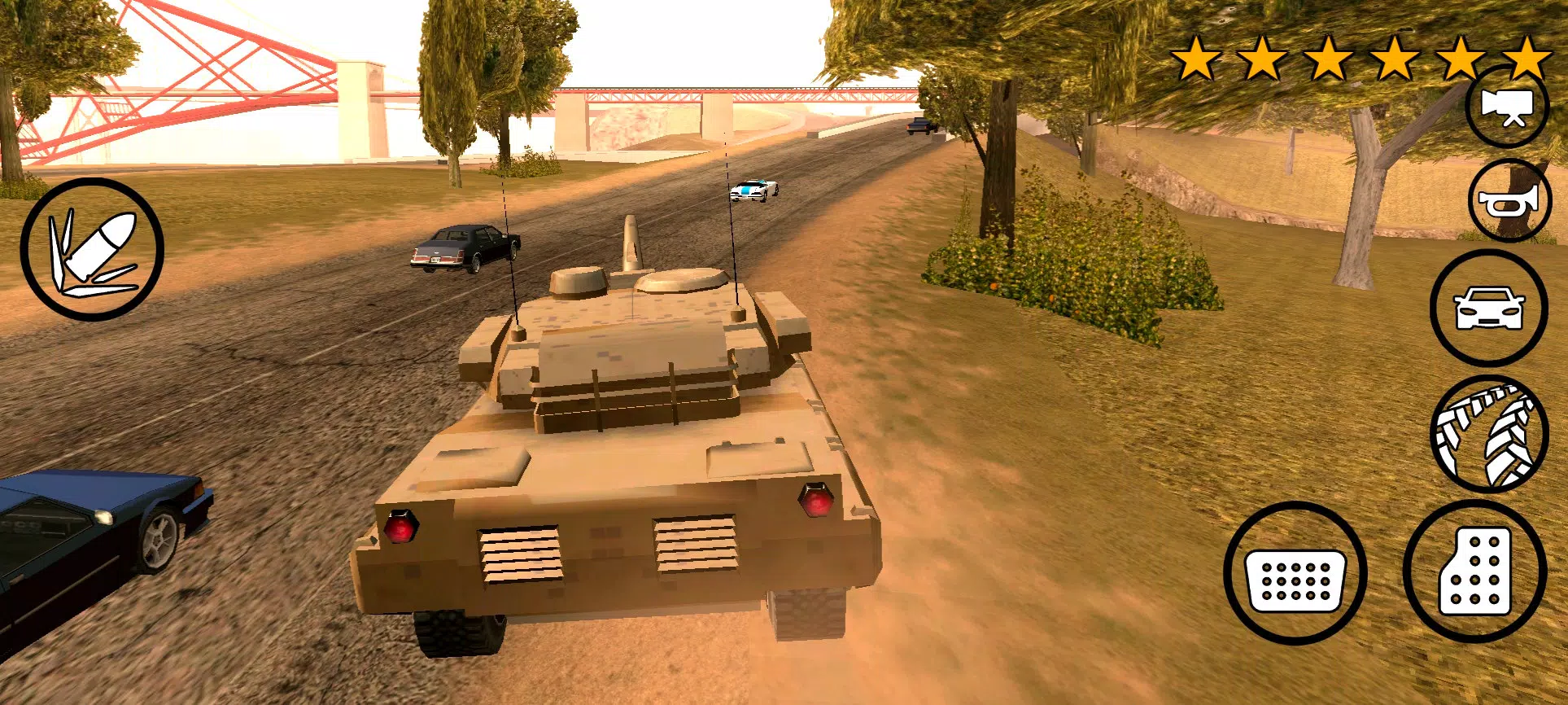The height and width of the screenshot is (705, 1568).
Task: Tap the first wanted level star
Action: click(x=1196, y=57)
